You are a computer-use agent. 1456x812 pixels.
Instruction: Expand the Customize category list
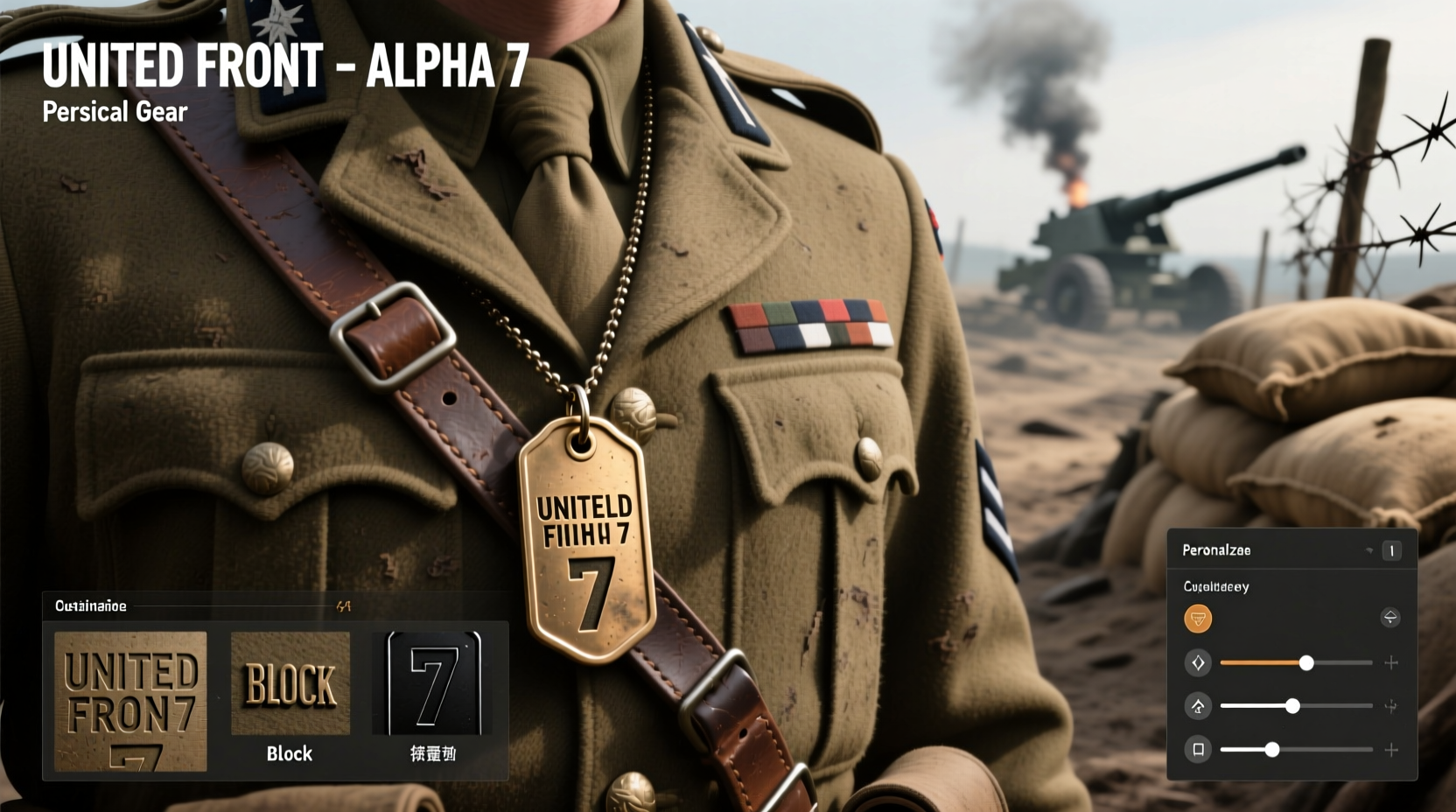1214,586
